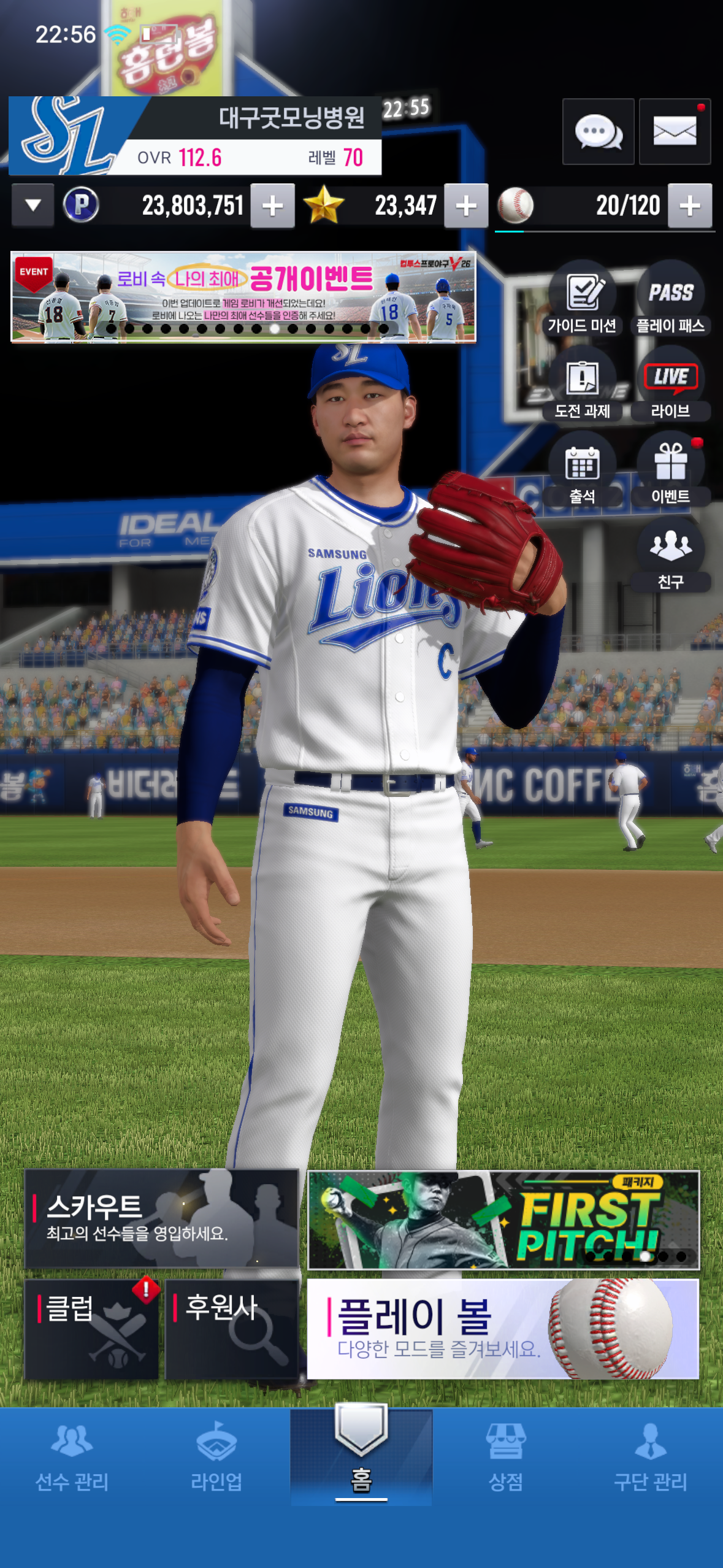Open the 스카우트 scout menu

(161, 1218)
